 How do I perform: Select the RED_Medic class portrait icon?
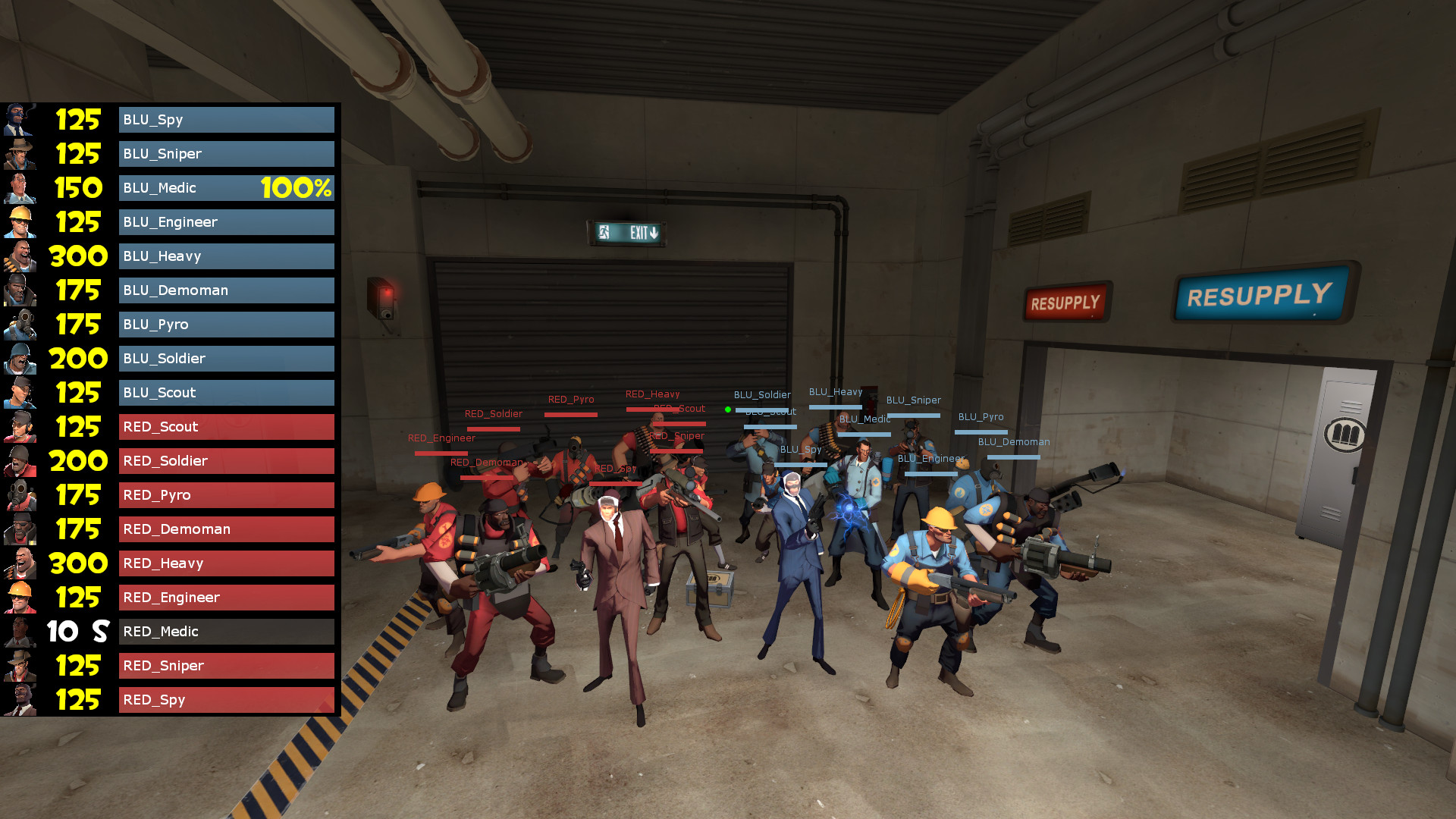[x=20, y=631]
